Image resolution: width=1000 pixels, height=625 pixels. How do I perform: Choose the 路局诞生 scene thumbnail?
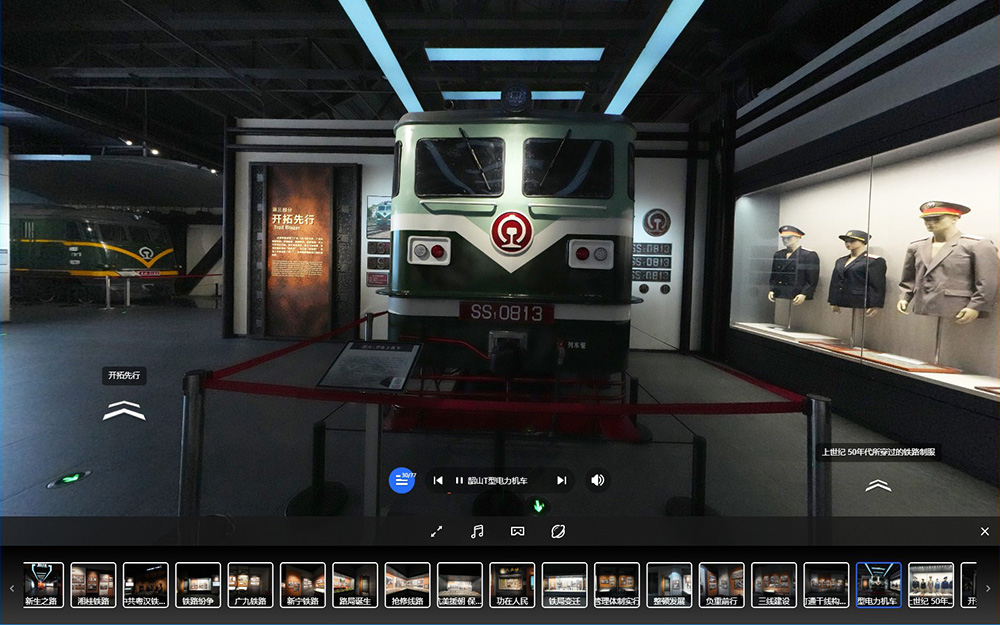[x=355, y=585]
